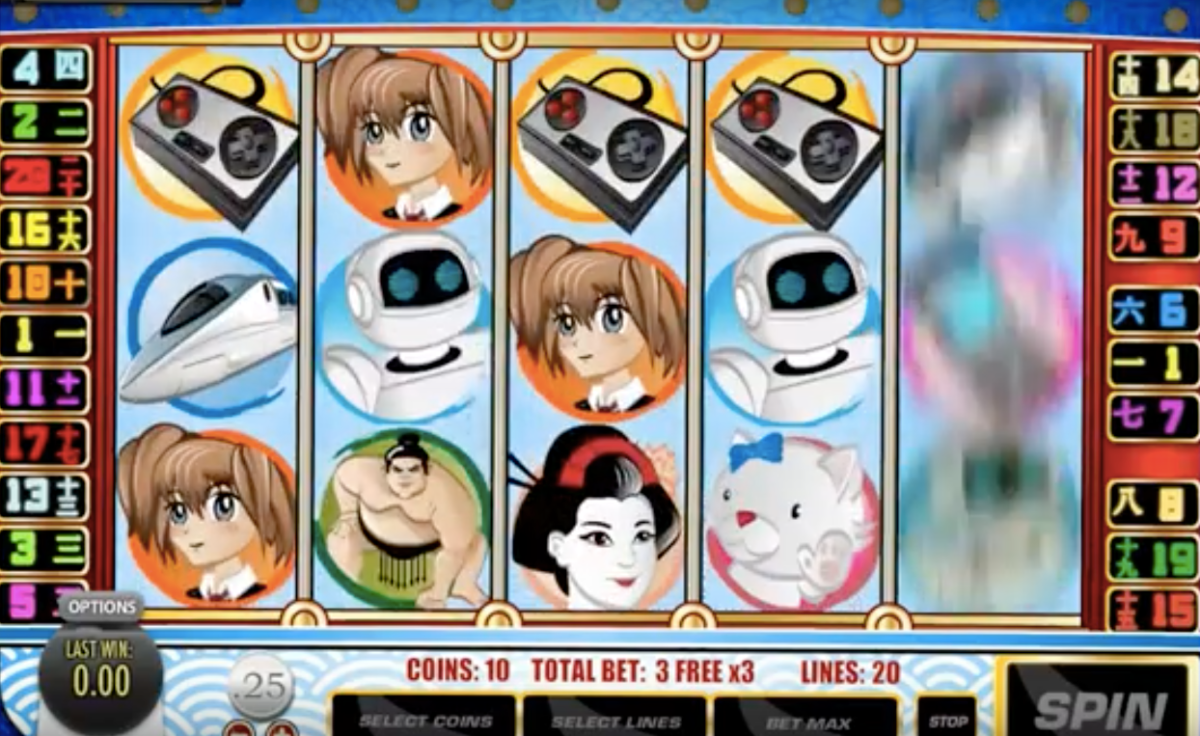Select payline 14 indicator

pyautogui.click(x=1153, y=76)
